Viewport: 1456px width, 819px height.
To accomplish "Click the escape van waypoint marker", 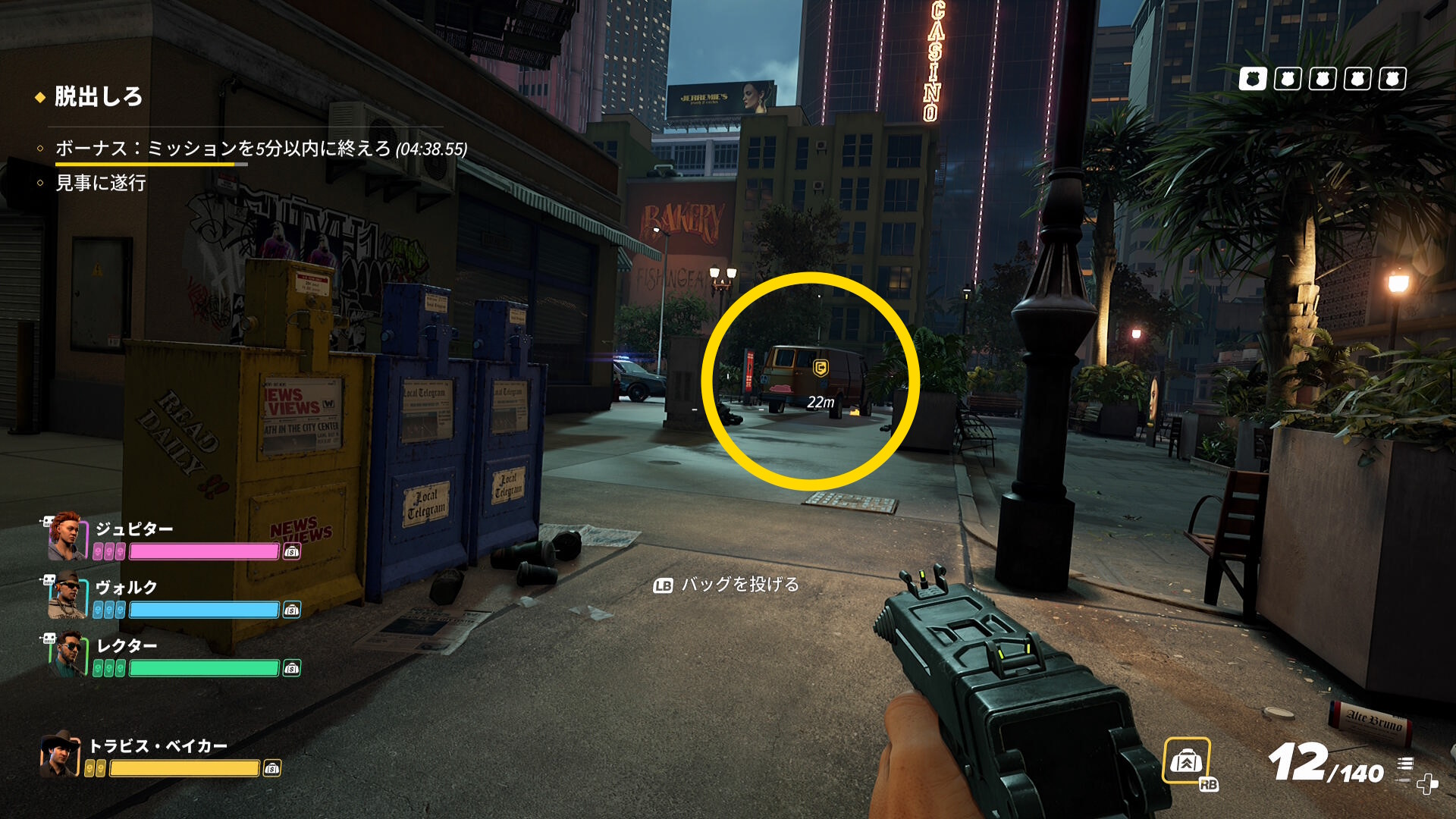I will pyautogui.click(x=820, y=369).
